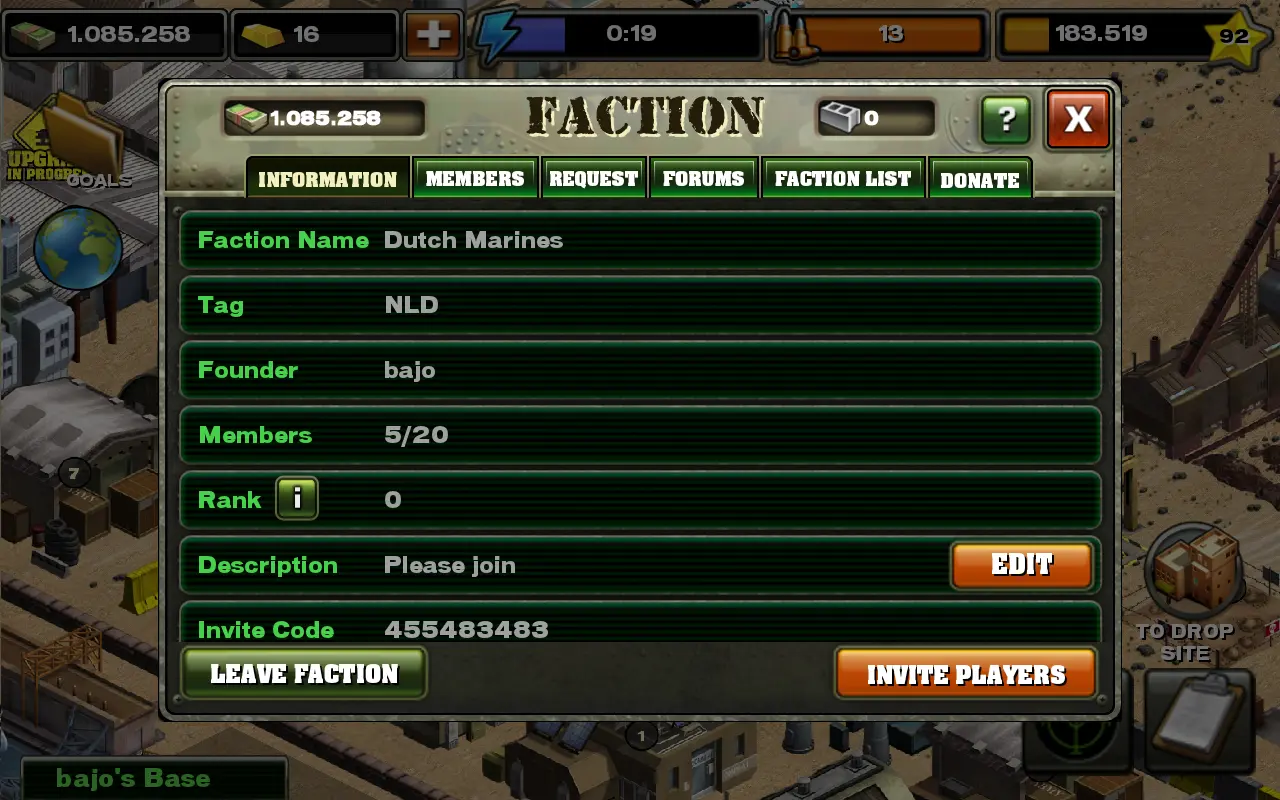
Task: Close the Faction window
Action: 1078,119
